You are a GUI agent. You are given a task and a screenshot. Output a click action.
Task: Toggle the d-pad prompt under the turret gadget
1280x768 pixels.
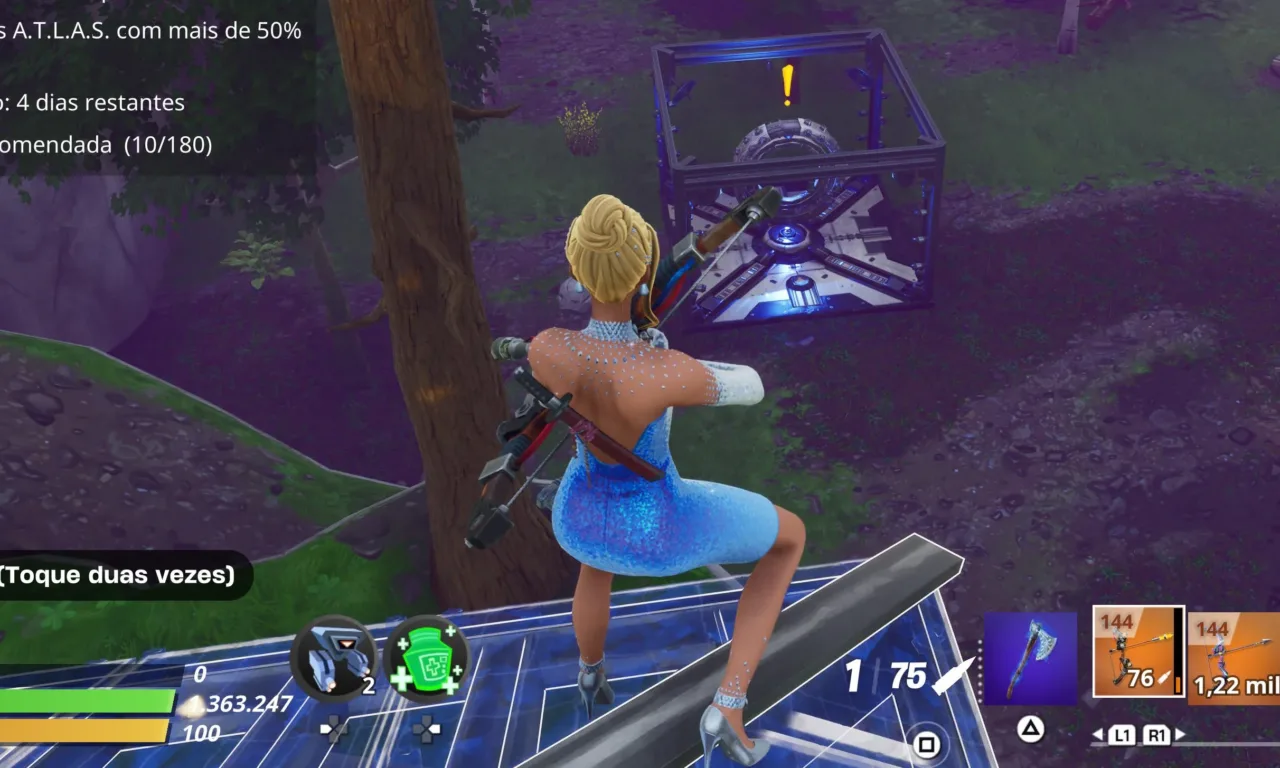pos(333,729)
